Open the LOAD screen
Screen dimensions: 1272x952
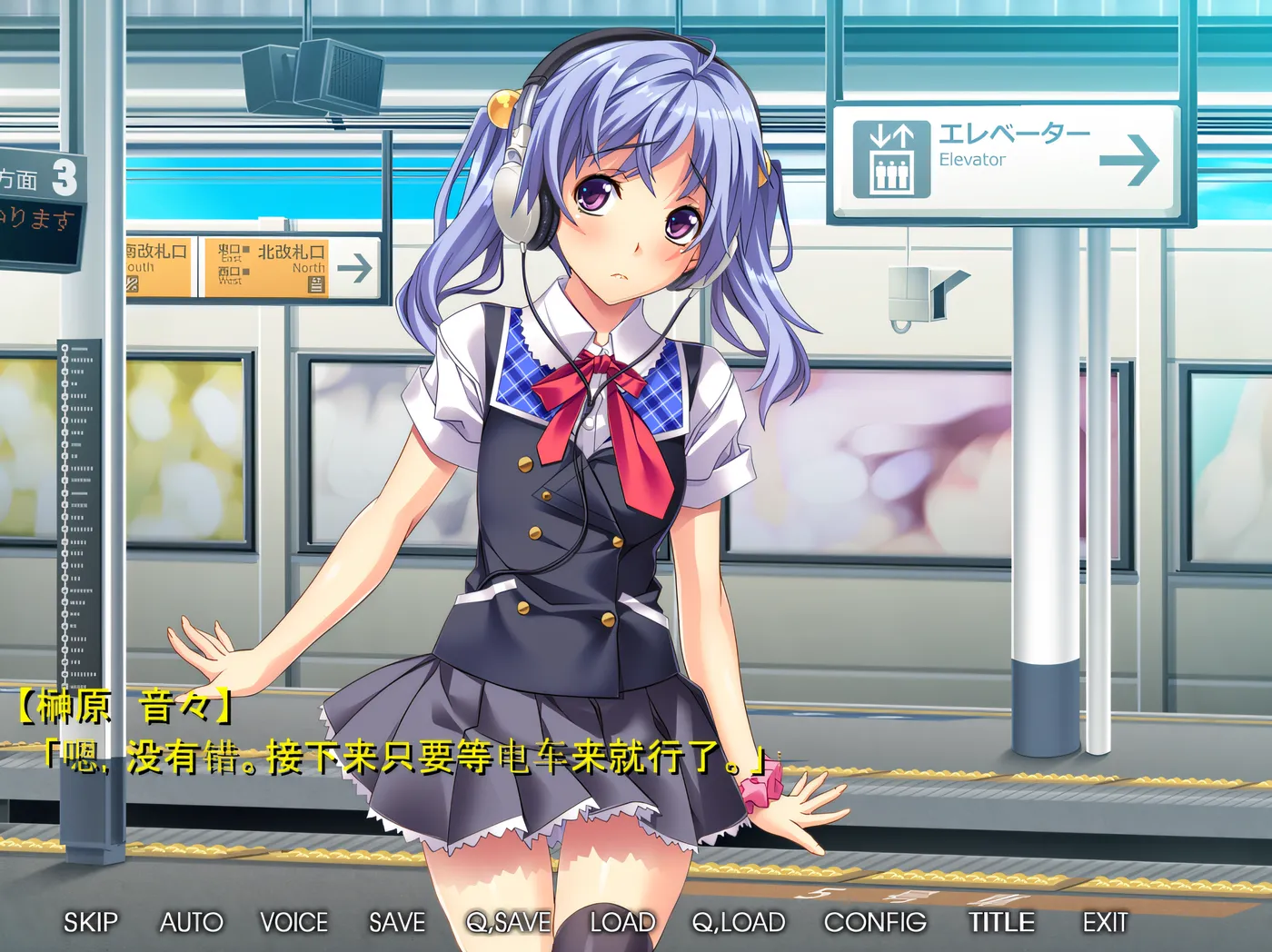(x=621, y=922)
